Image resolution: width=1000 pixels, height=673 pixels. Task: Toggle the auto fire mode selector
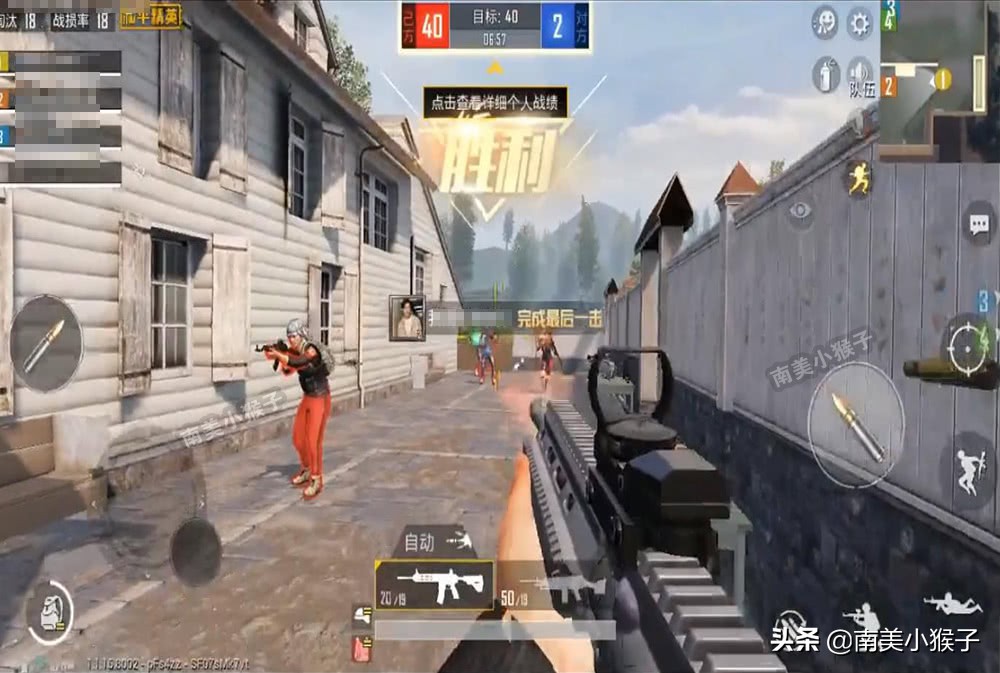(434, 543)
